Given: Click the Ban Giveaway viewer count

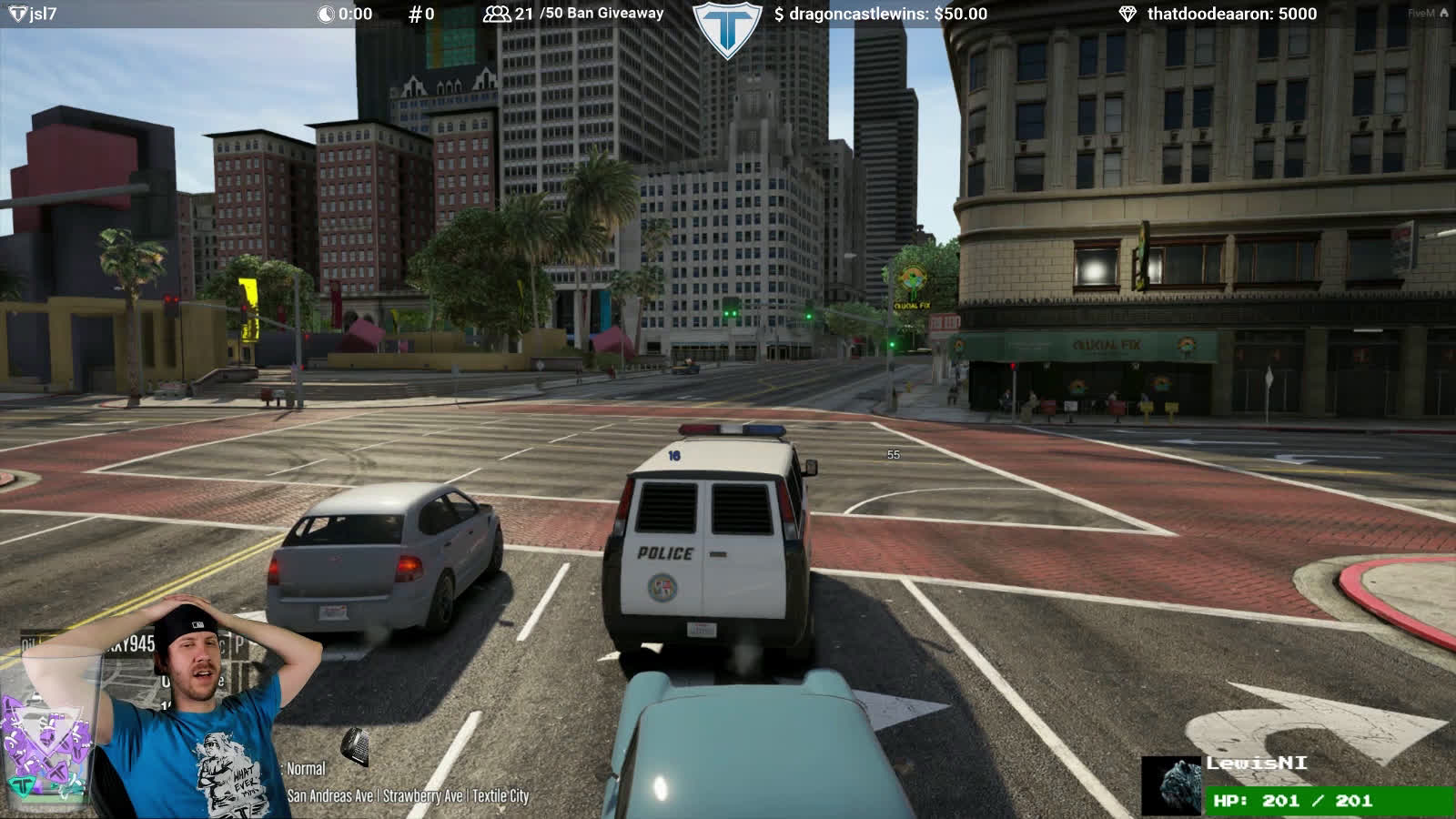Looking at the screenshot, I should pos(573,14).
